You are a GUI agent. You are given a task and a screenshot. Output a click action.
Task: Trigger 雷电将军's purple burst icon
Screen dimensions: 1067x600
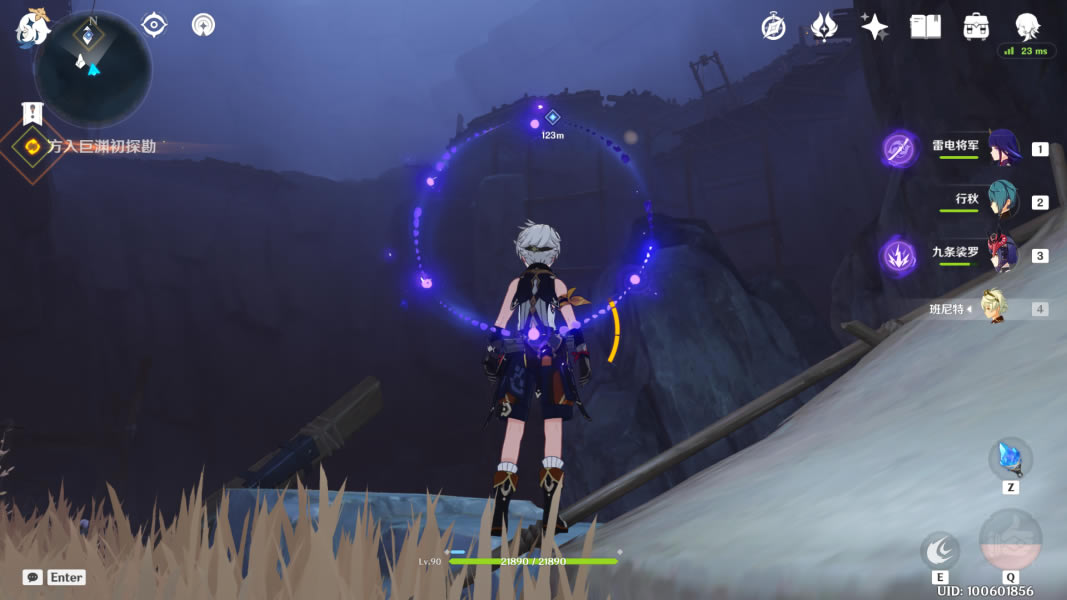coord(899,150)
